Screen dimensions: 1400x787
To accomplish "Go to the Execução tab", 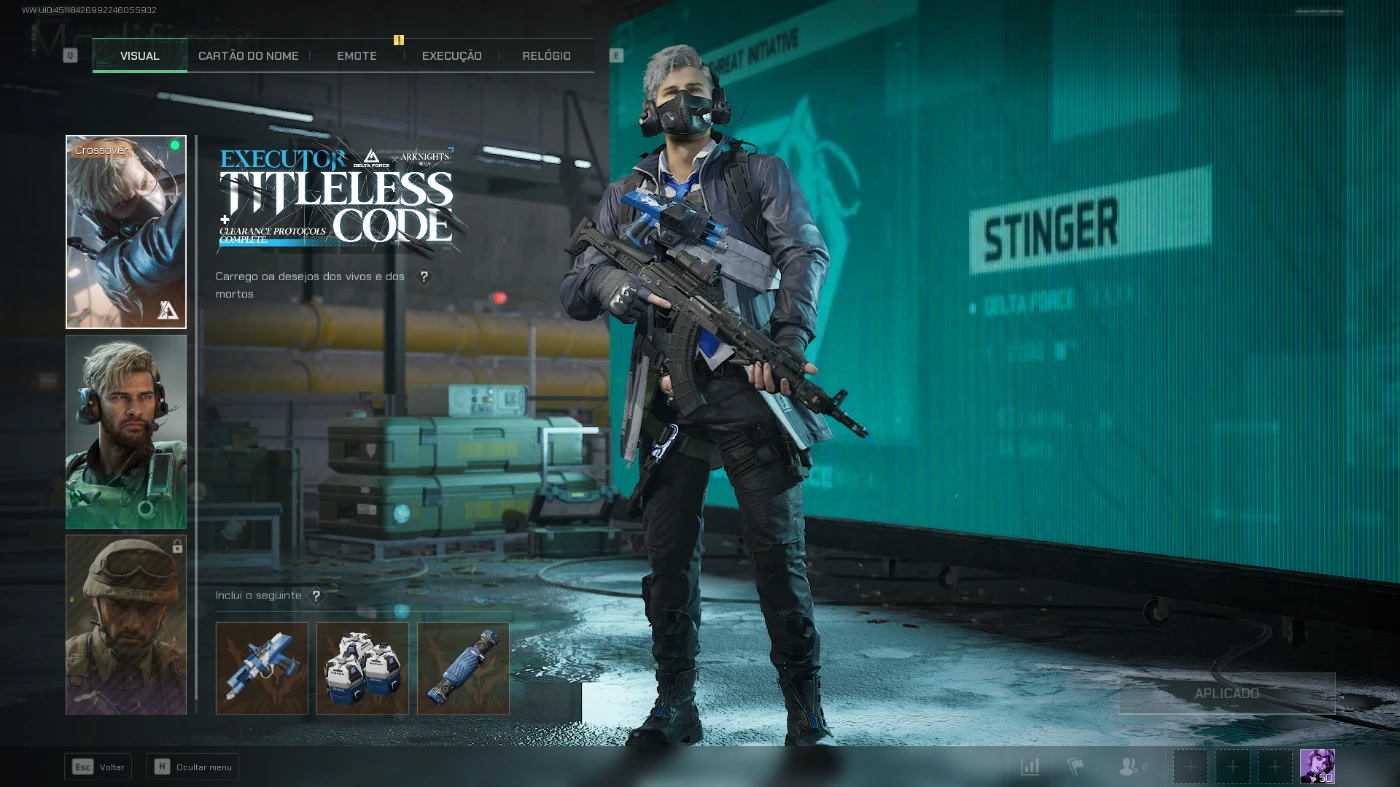I will click(x=451, y=56).
